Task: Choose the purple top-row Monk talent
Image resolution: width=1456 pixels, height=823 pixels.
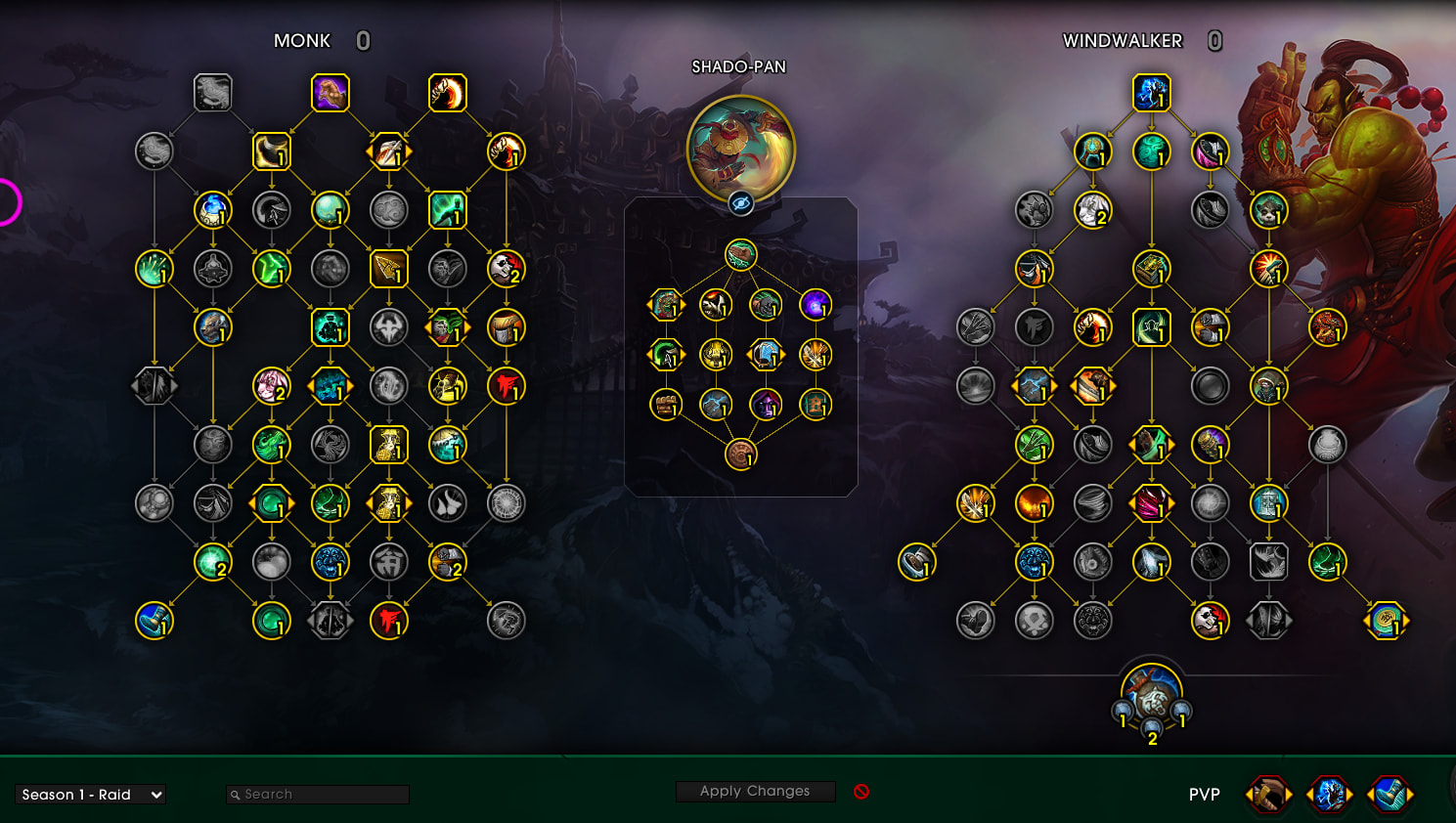Action: coord(331,93)
